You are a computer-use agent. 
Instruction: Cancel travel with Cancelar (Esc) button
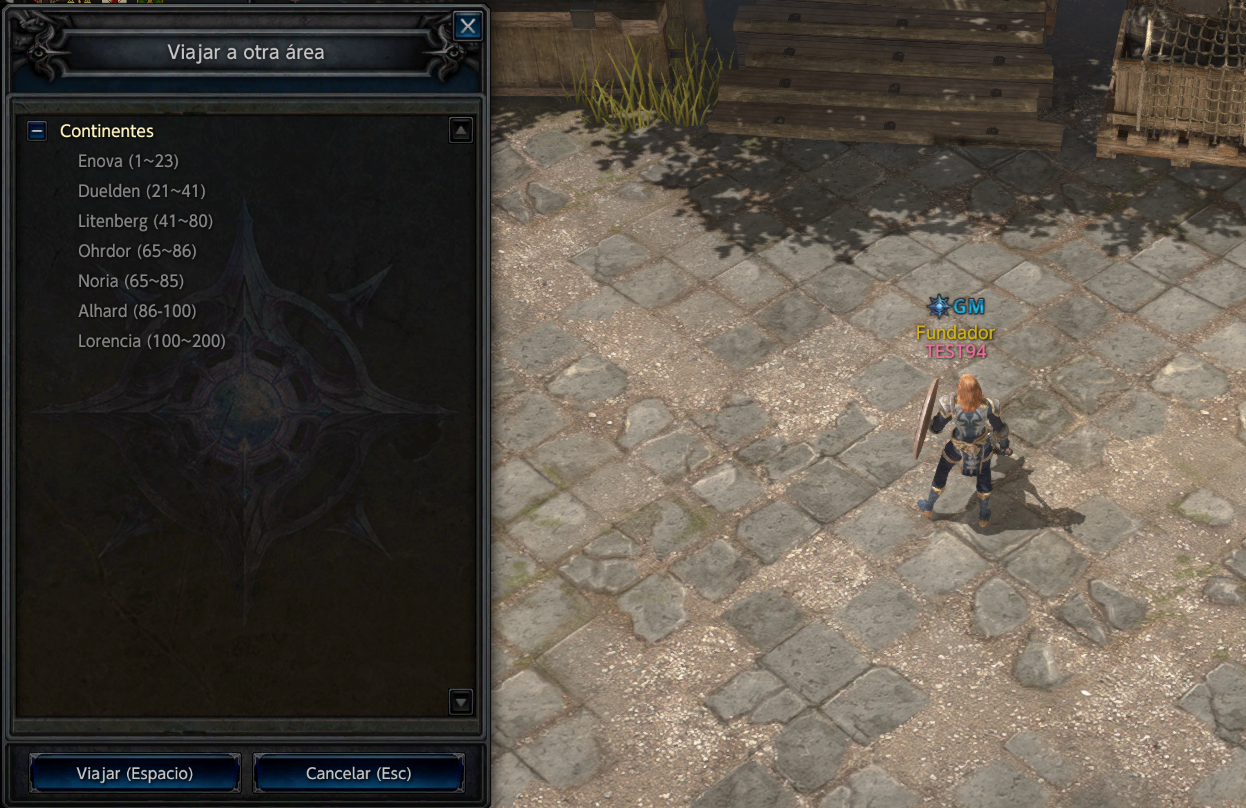(x=359, y=773)
